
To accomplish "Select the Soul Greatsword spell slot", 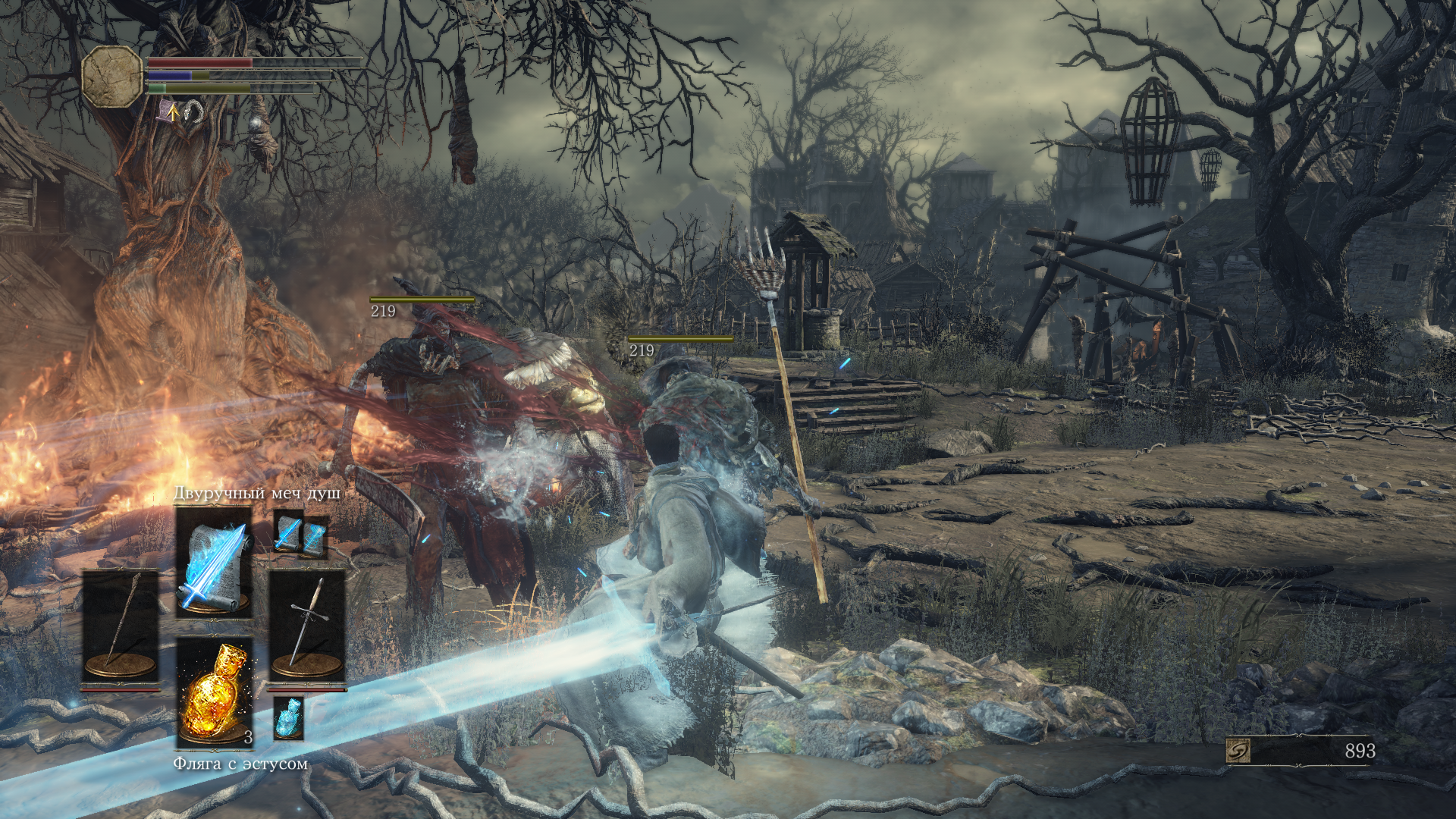I will tap(213, 561).
